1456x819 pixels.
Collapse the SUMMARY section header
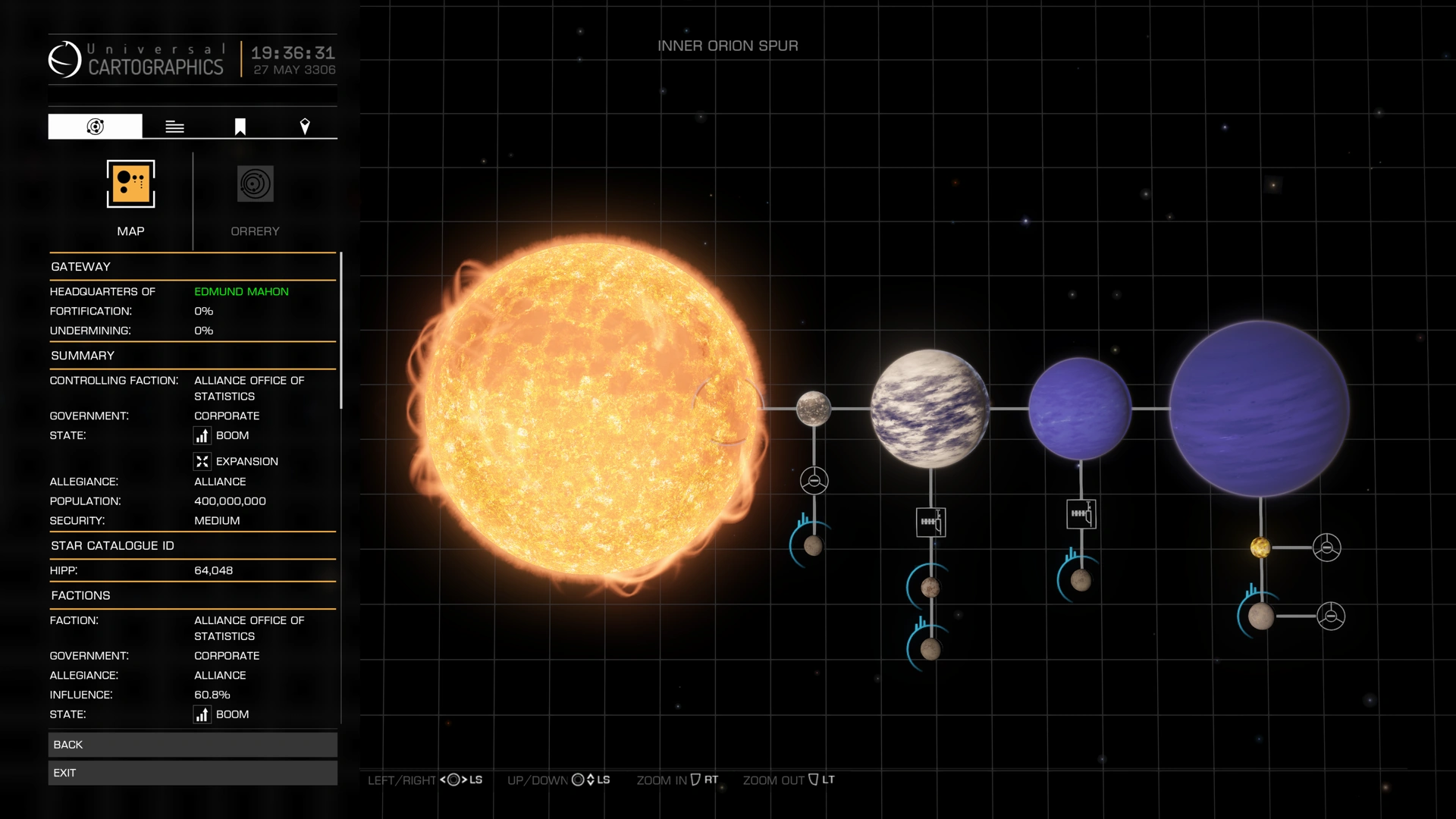[x=83, y=355]
